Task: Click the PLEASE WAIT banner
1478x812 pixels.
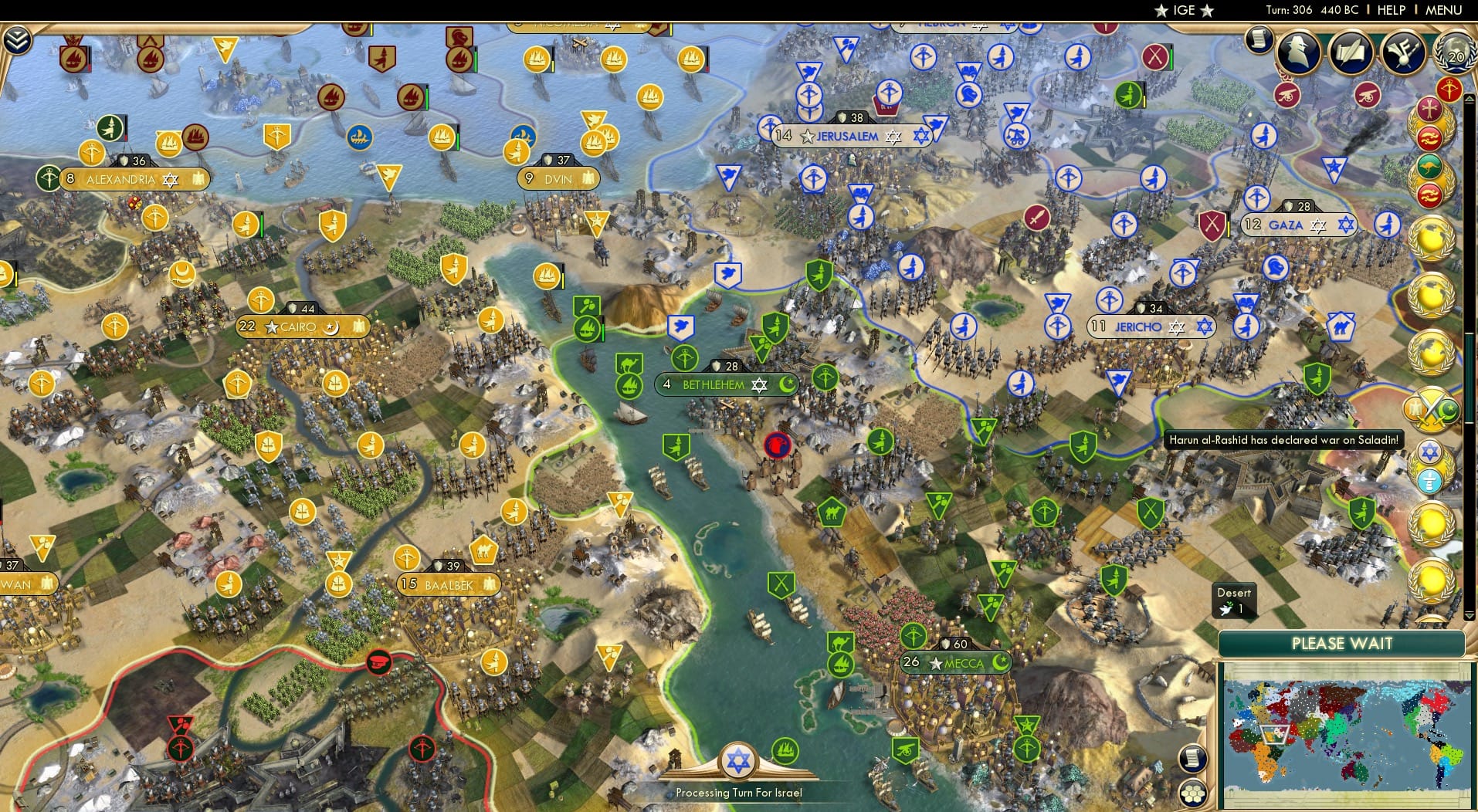Action: pos(1342,643)
